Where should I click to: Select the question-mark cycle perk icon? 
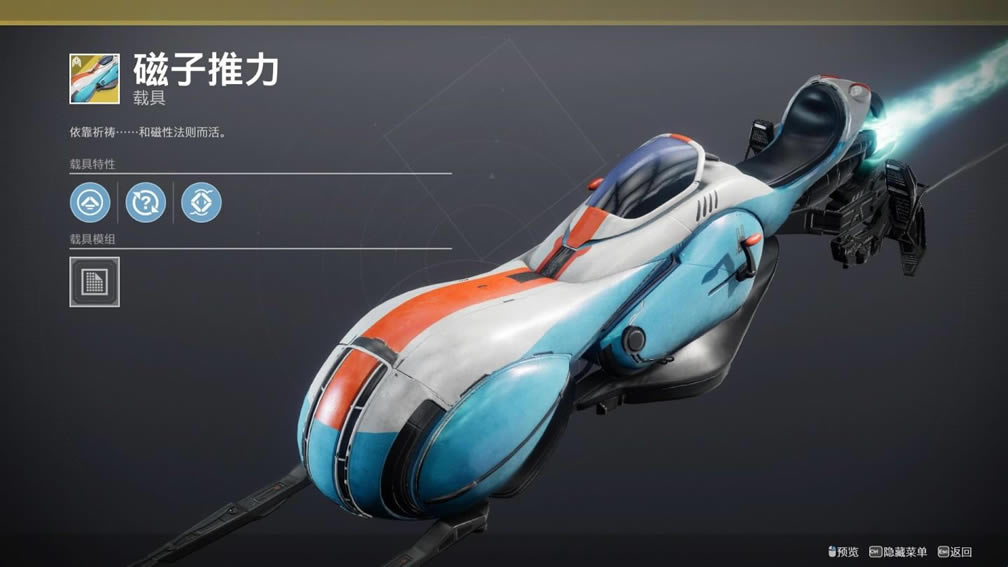coord(145,202)
